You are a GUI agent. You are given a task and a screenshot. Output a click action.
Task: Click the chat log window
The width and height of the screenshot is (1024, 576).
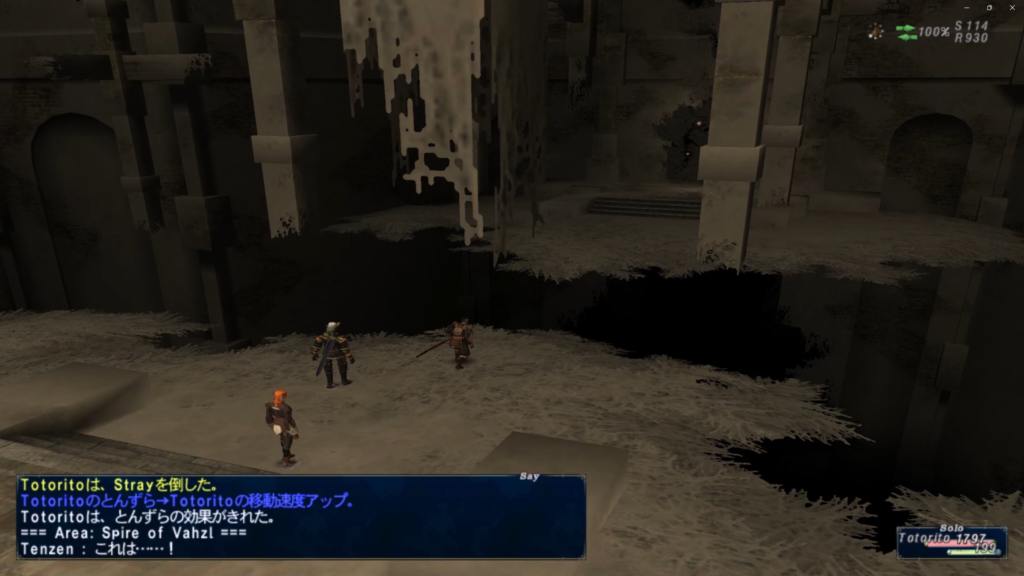pos(300,517)
